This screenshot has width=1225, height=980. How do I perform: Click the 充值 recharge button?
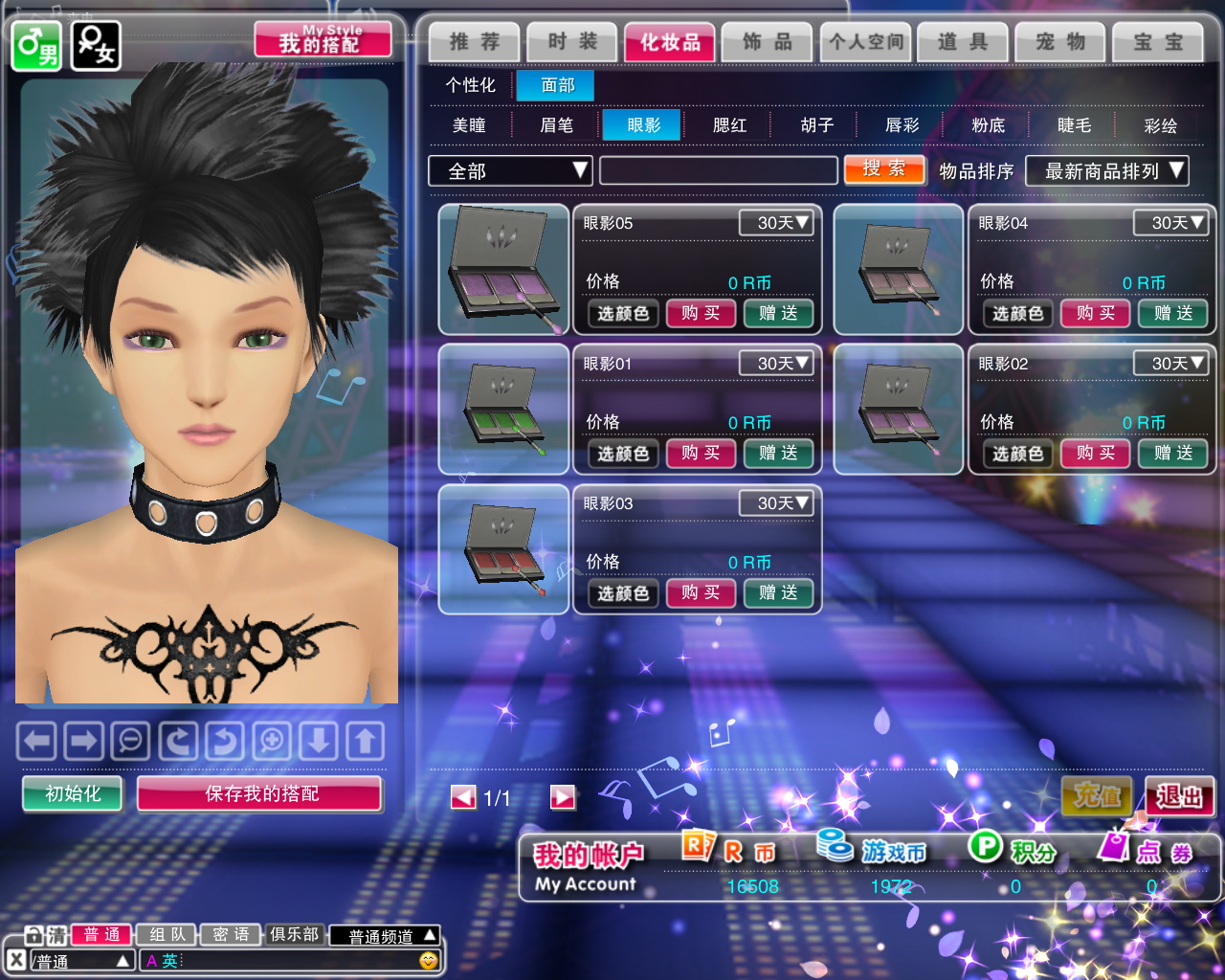[1097, 795]
